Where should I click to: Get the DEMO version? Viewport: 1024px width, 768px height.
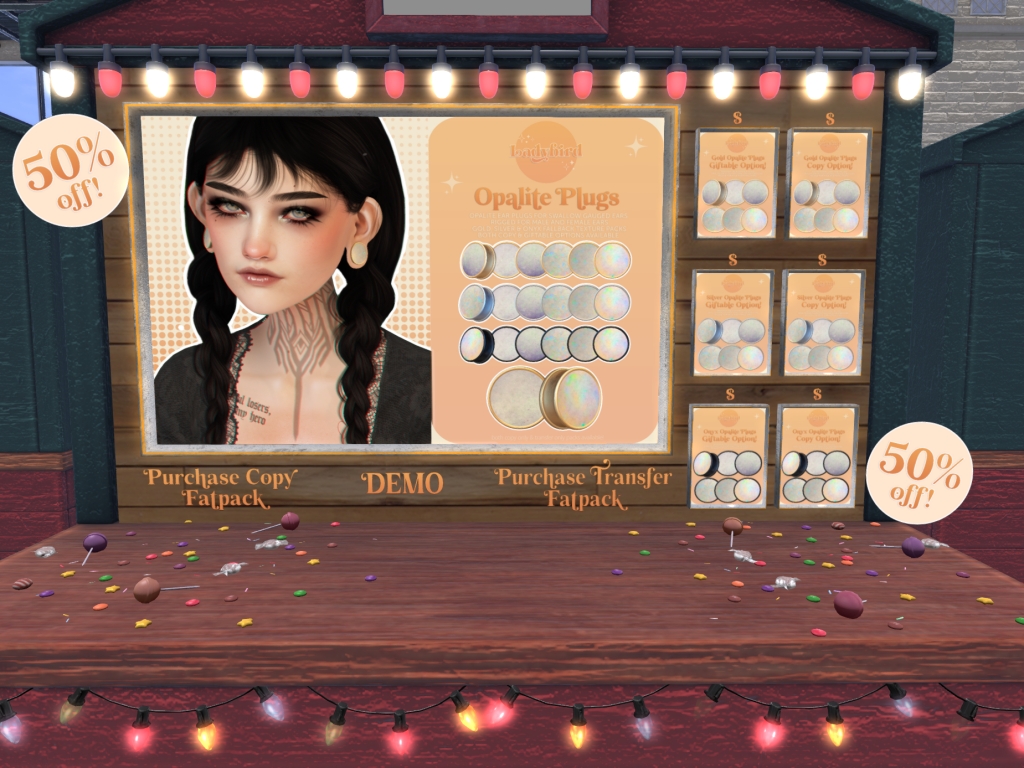pos(403,484)
